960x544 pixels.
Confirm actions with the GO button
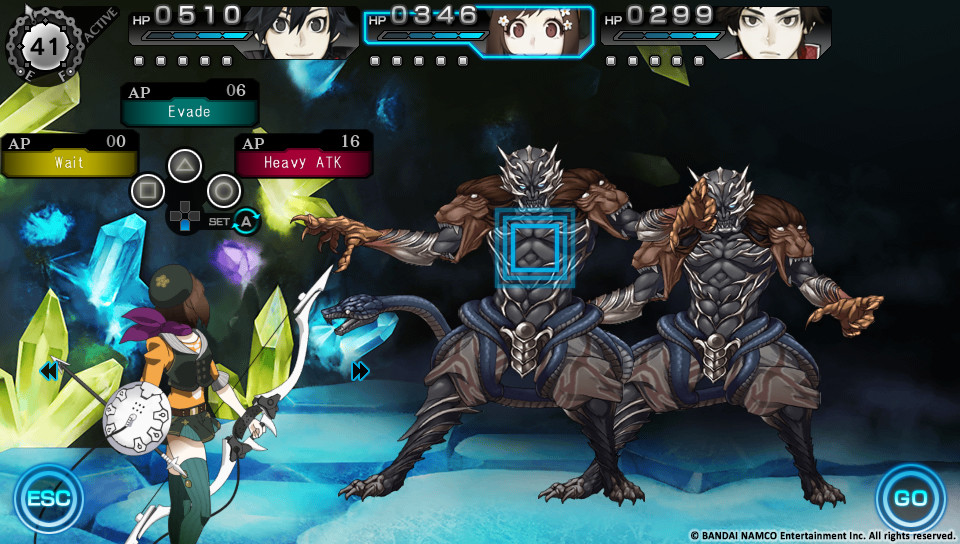910,497
